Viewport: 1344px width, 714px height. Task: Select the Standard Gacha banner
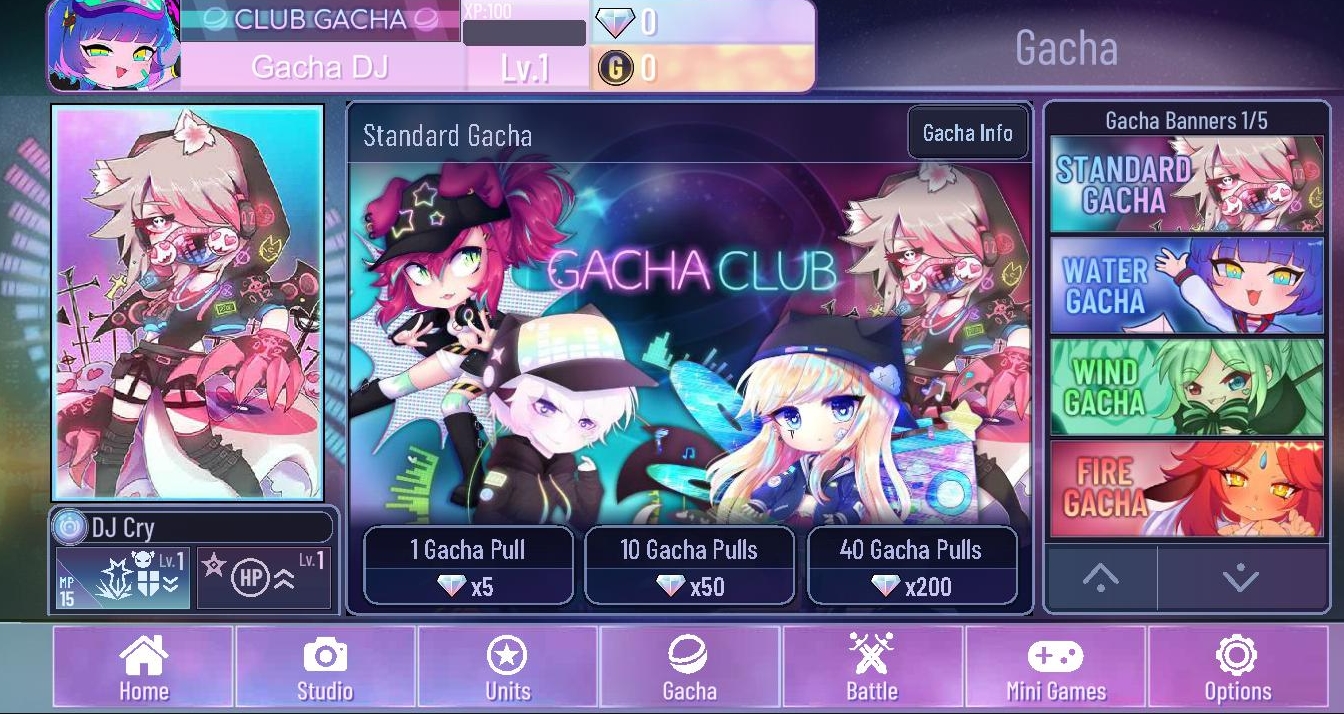coord(1186,184)
